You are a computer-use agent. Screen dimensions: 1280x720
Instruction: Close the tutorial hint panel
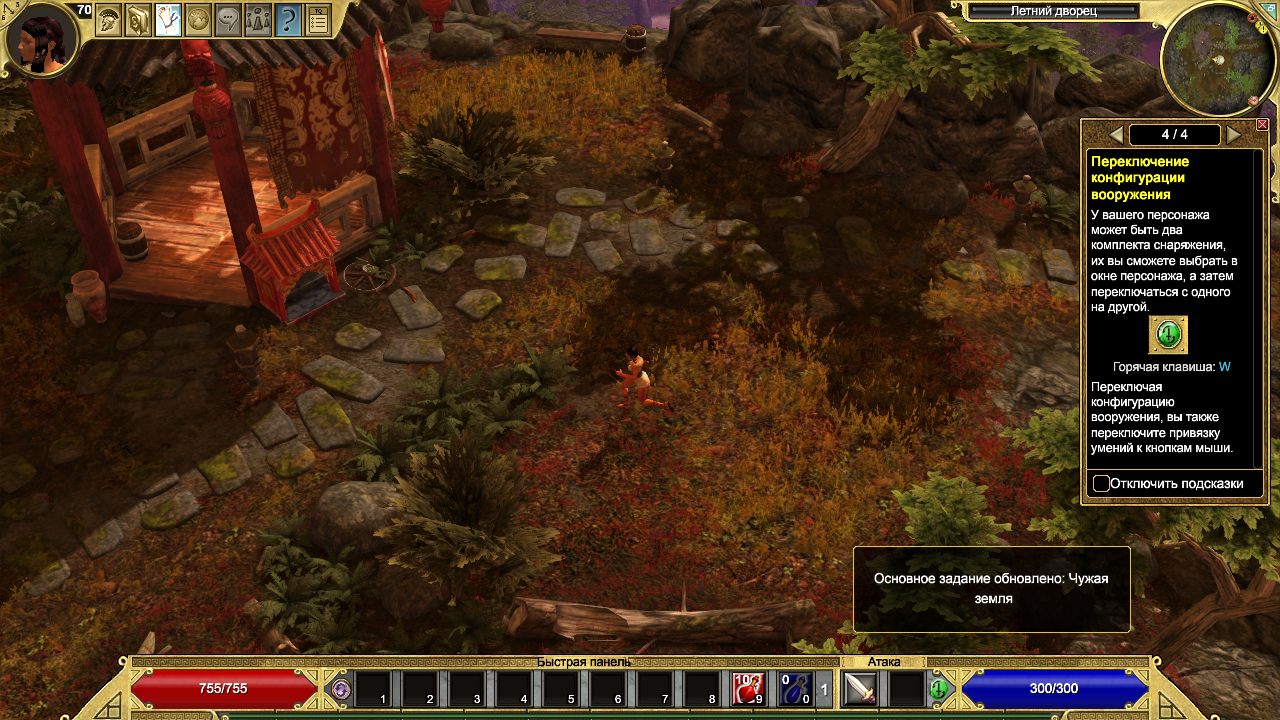1261,125
